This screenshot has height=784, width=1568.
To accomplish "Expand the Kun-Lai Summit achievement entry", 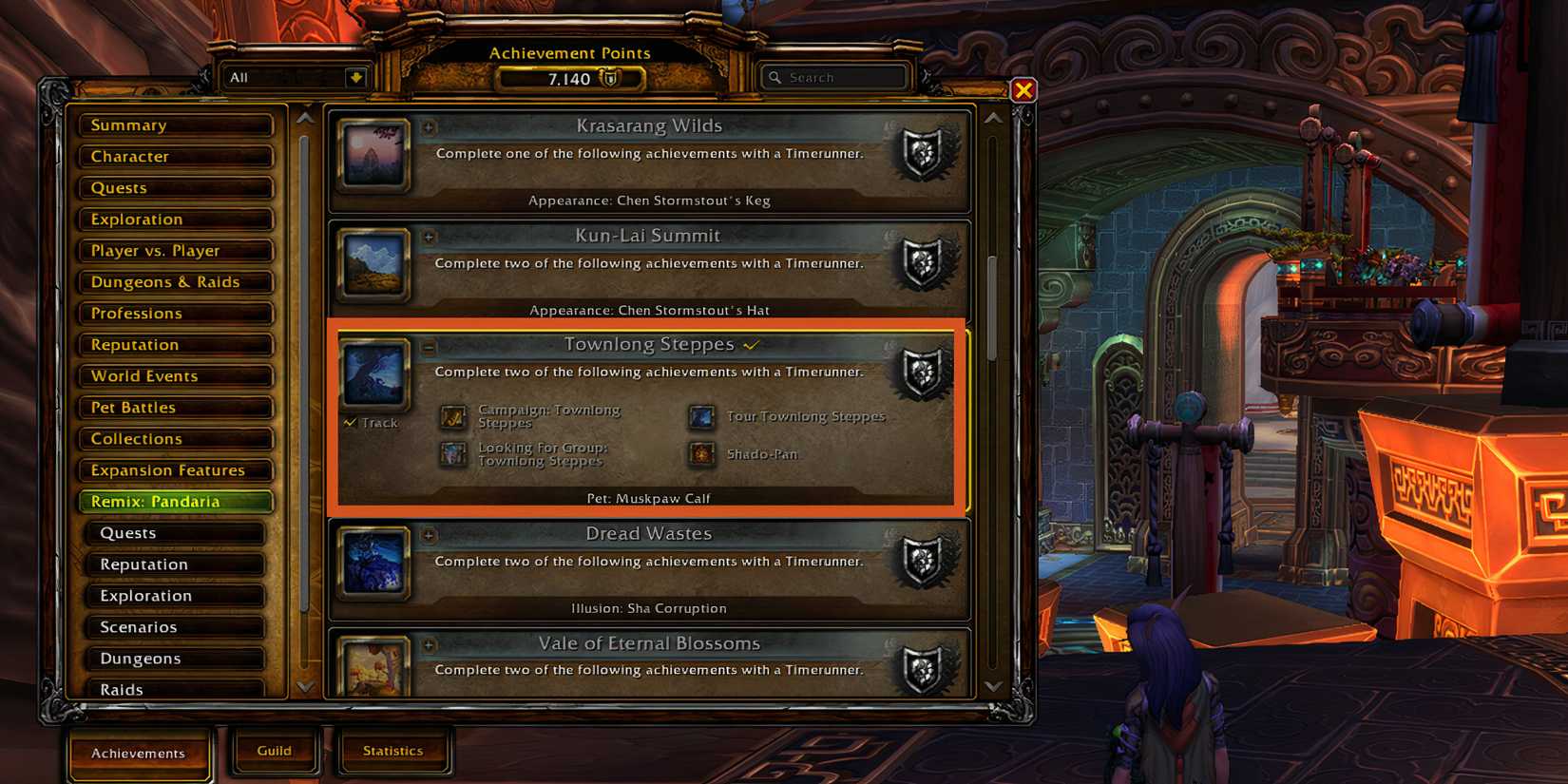I will point(430,238).
